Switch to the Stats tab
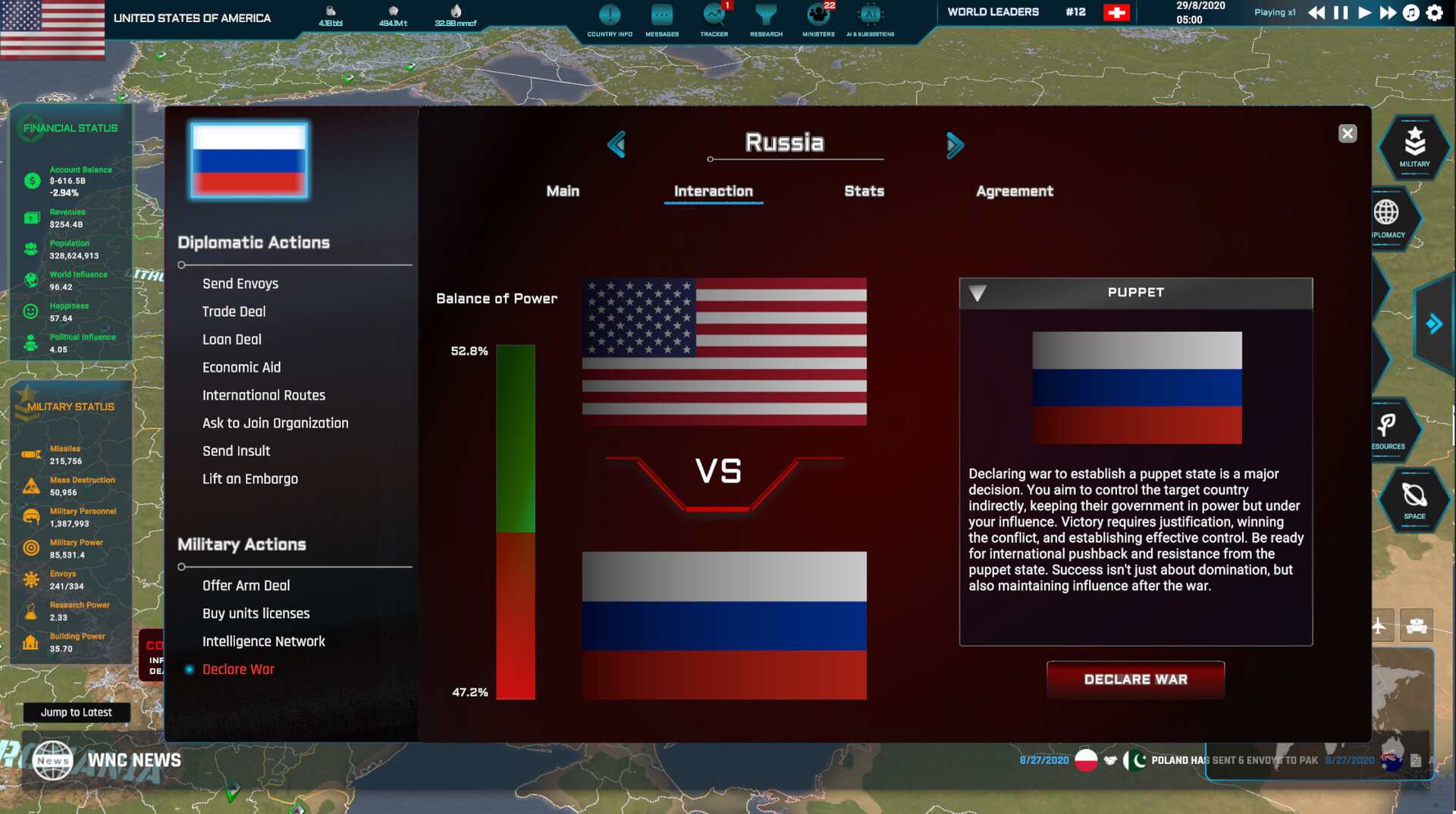 click(x=864, y=191)
